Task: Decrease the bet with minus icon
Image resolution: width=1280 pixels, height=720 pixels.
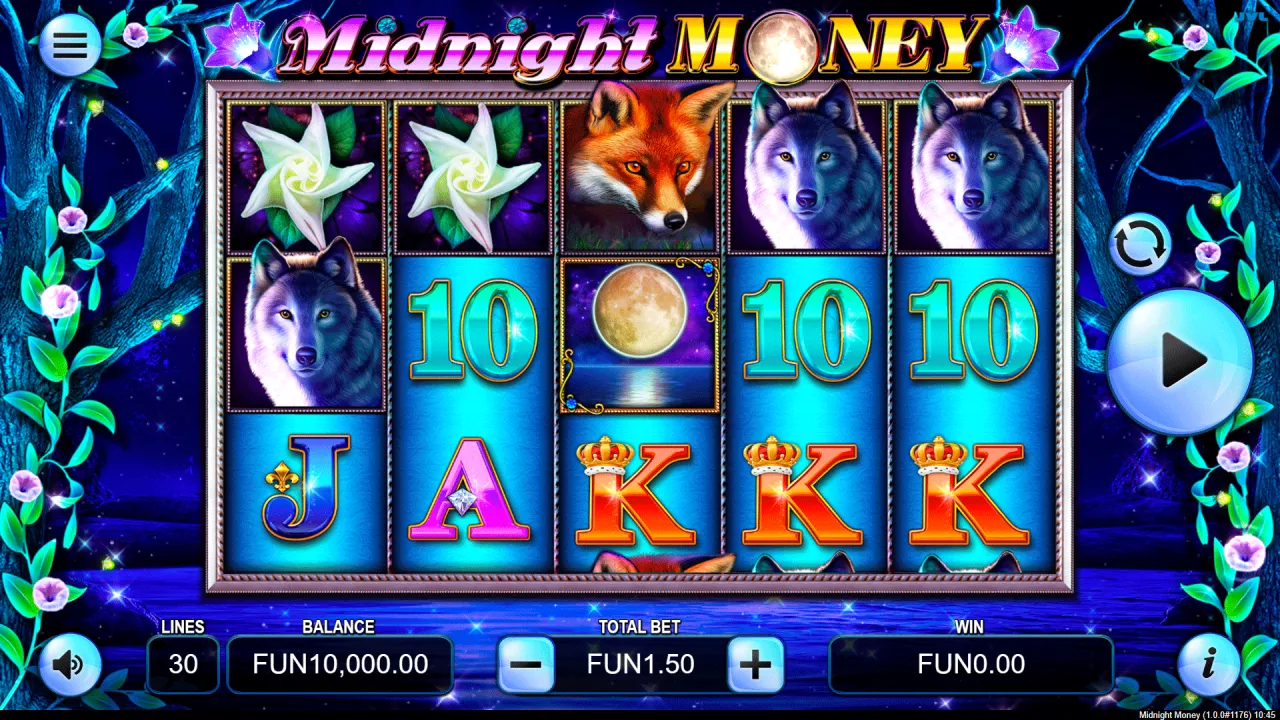Action: pos(528,664)
